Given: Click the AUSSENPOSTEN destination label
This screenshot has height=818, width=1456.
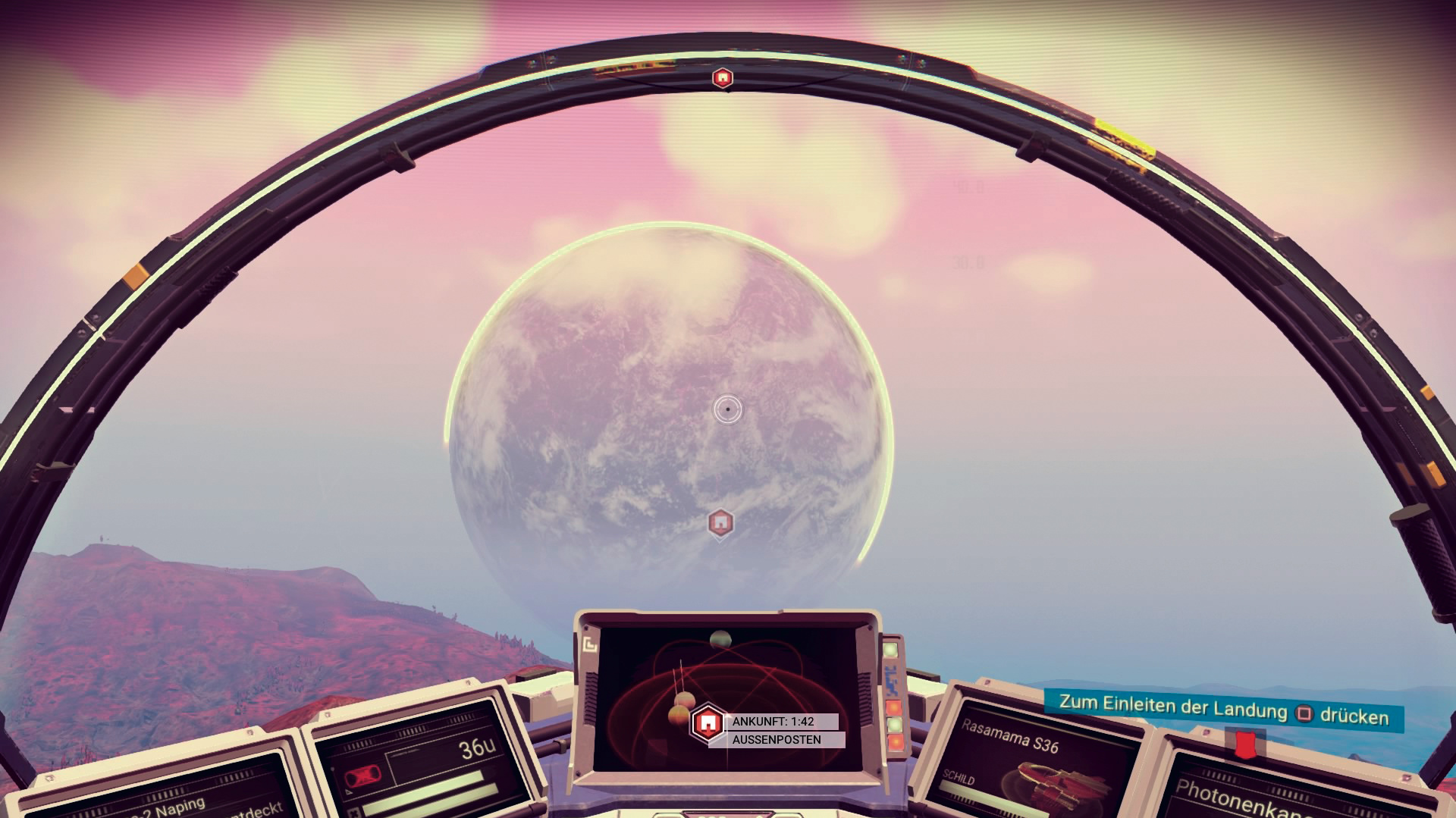Looking at the screenshot, I should [777, 739].
